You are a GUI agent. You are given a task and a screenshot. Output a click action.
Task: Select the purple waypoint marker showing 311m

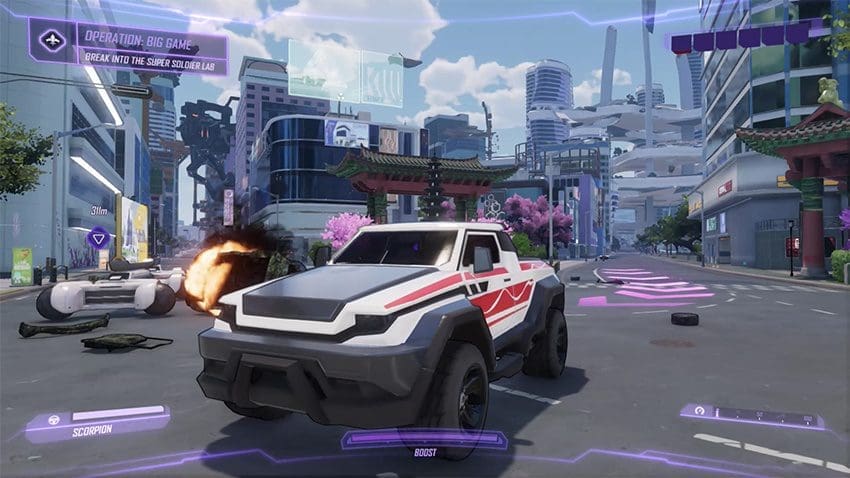point(98,237)
